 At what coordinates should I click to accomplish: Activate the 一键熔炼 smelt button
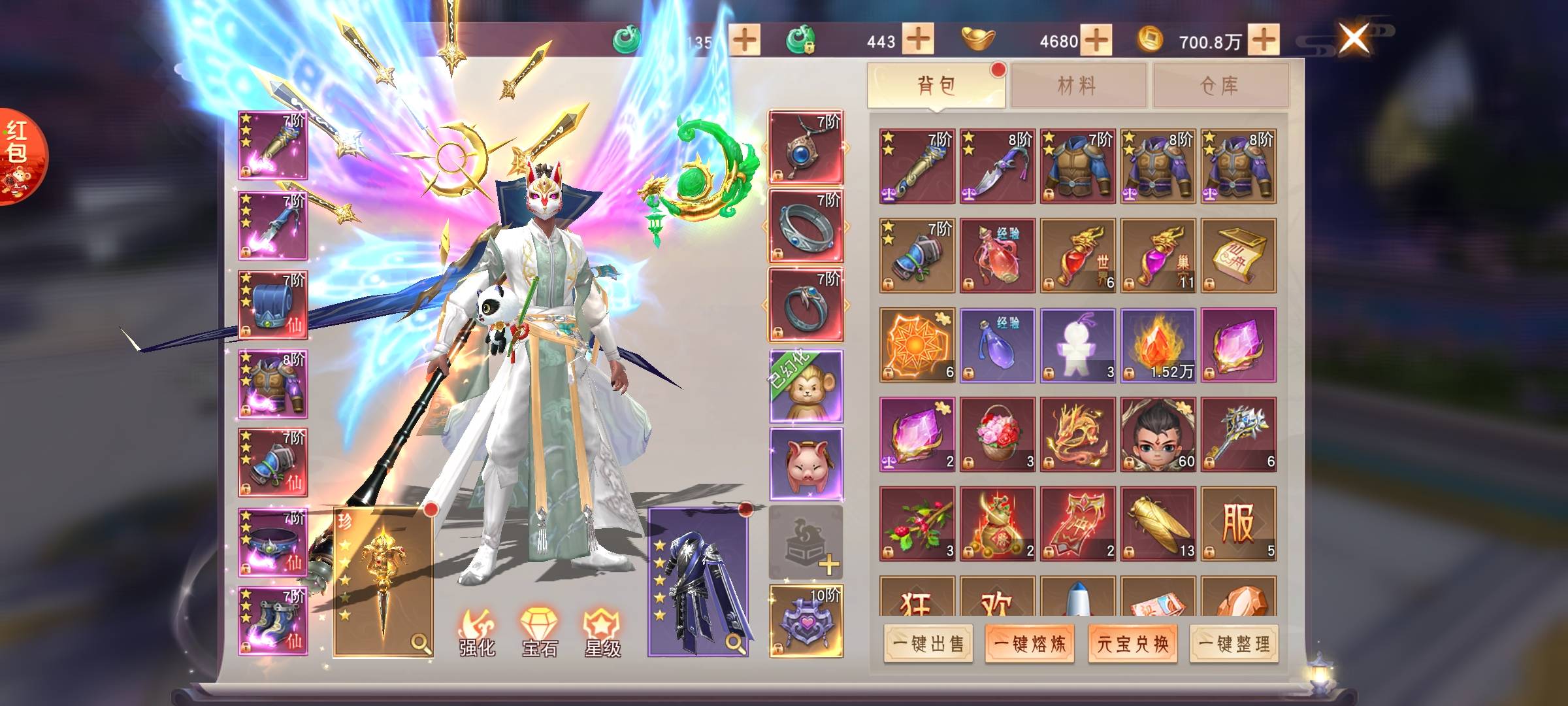[1030, 644]
